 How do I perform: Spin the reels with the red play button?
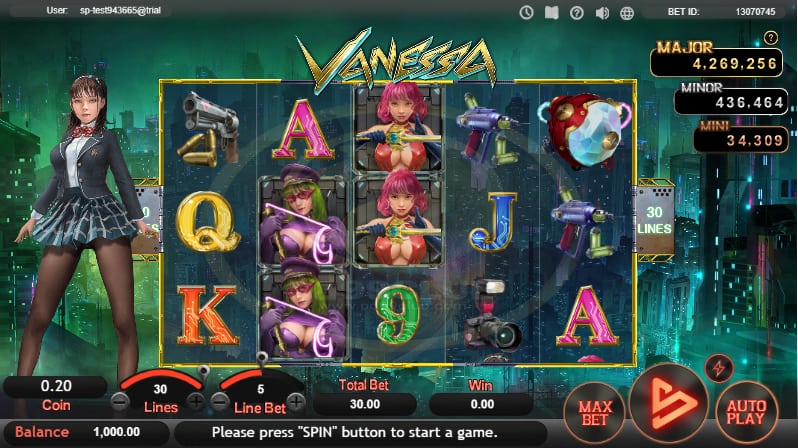(x=669, y=403)
